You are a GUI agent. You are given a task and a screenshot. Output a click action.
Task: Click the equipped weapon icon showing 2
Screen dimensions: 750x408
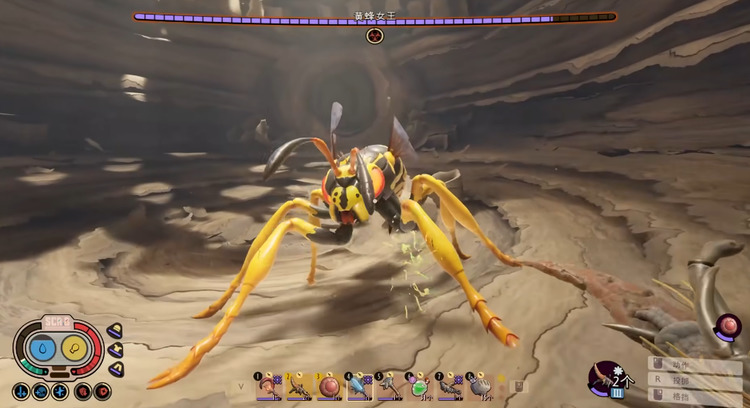(x=606, y=379)
